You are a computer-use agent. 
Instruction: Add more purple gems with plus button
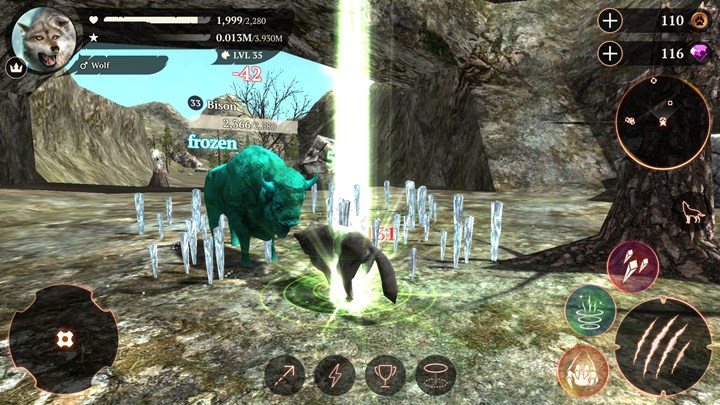(x=610, y=52)
